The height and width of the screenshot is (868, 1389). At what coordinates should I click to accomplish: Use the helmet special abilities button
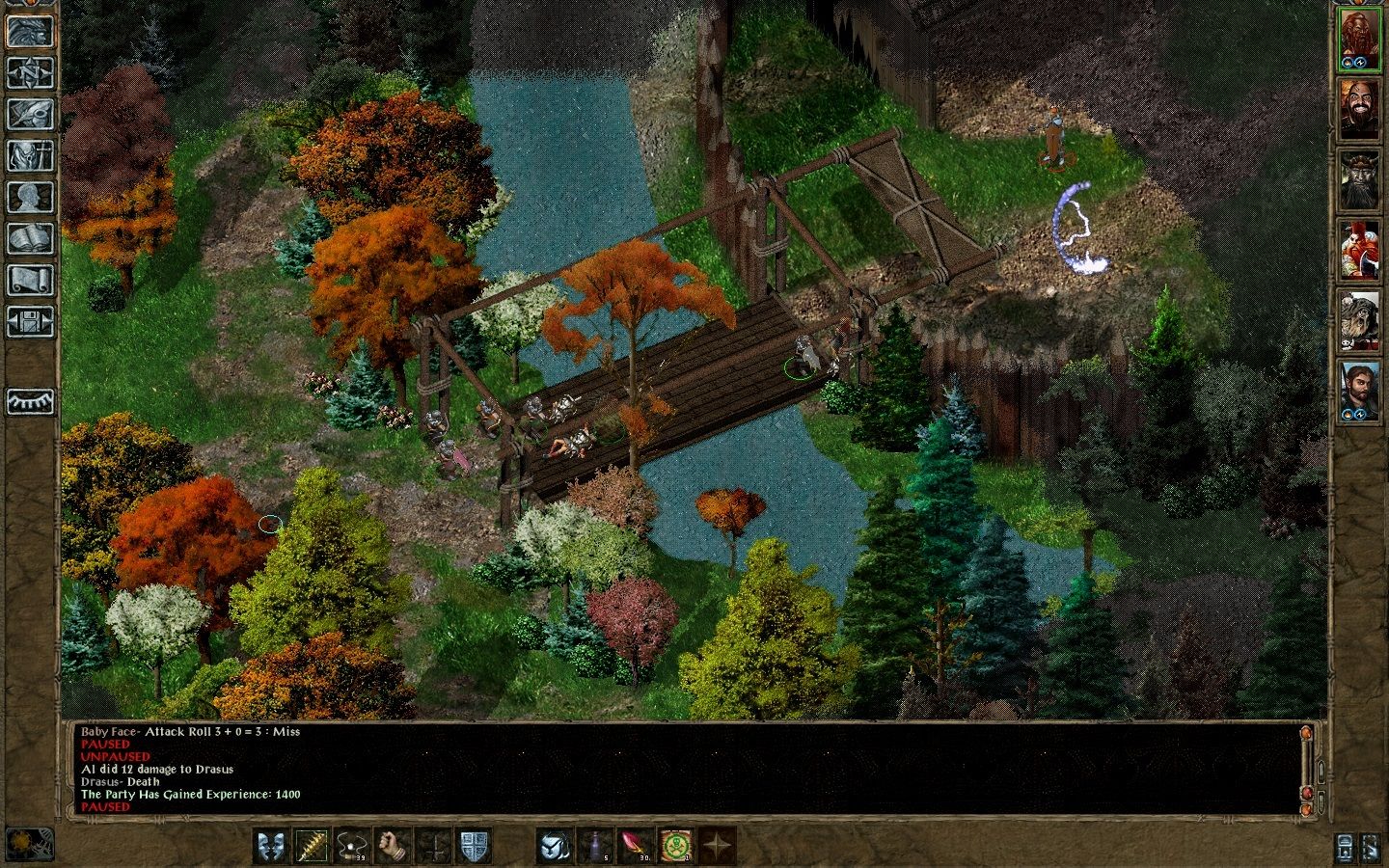(555, 846)
